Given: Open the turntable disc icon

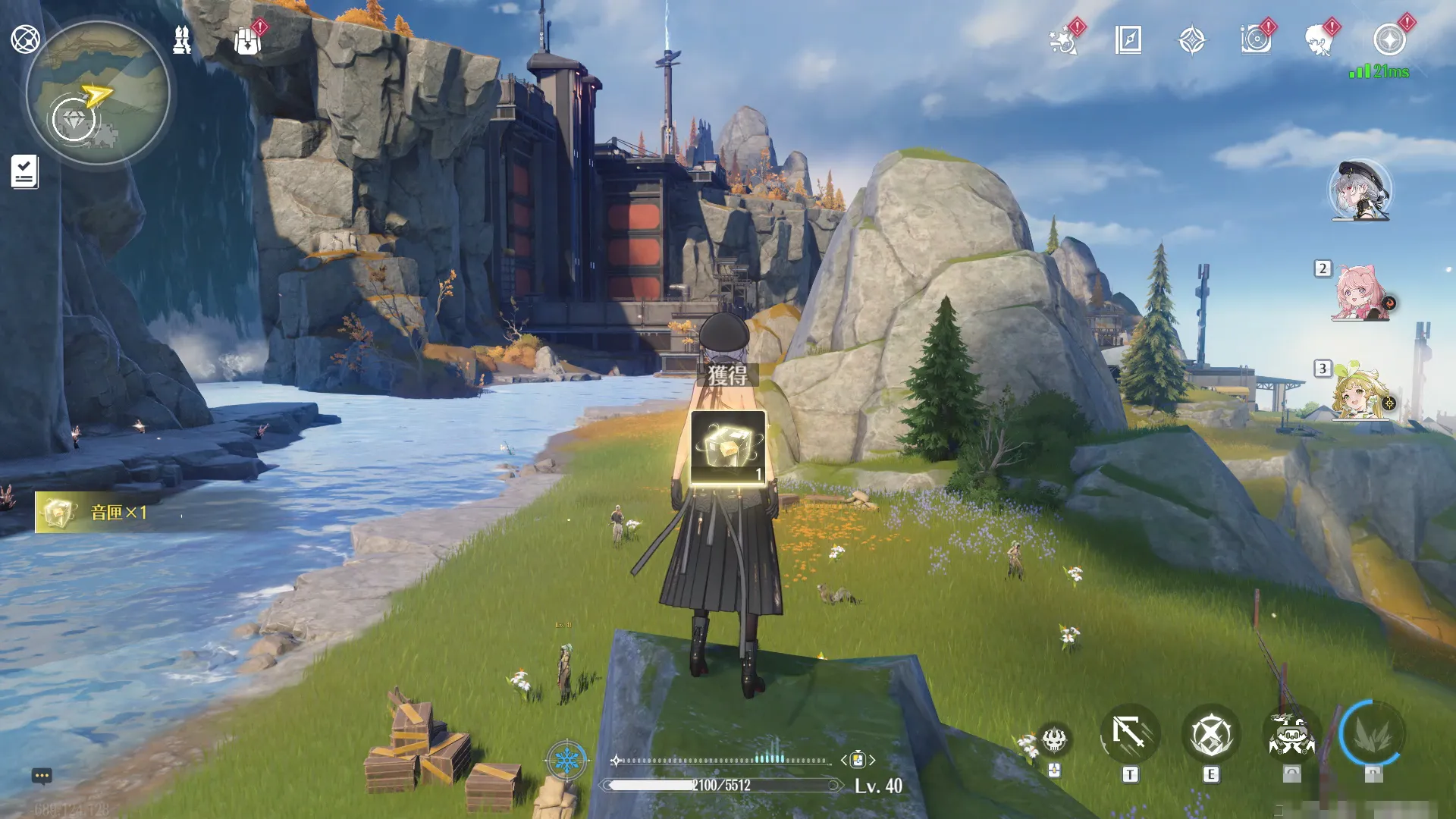Looking at the screenshot, I should click(1256, 39).
